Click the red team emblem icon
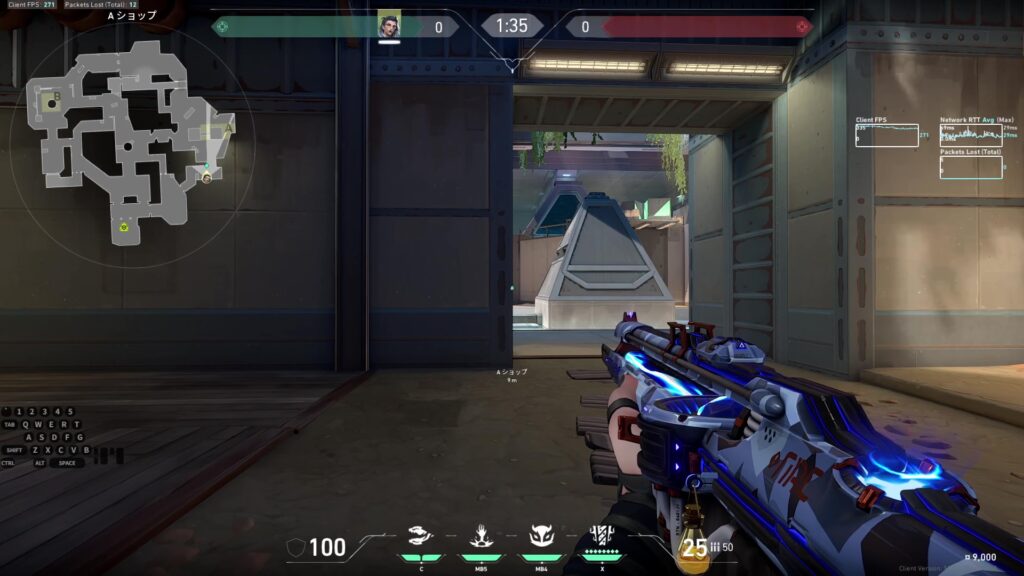 [x=802, y=26]
